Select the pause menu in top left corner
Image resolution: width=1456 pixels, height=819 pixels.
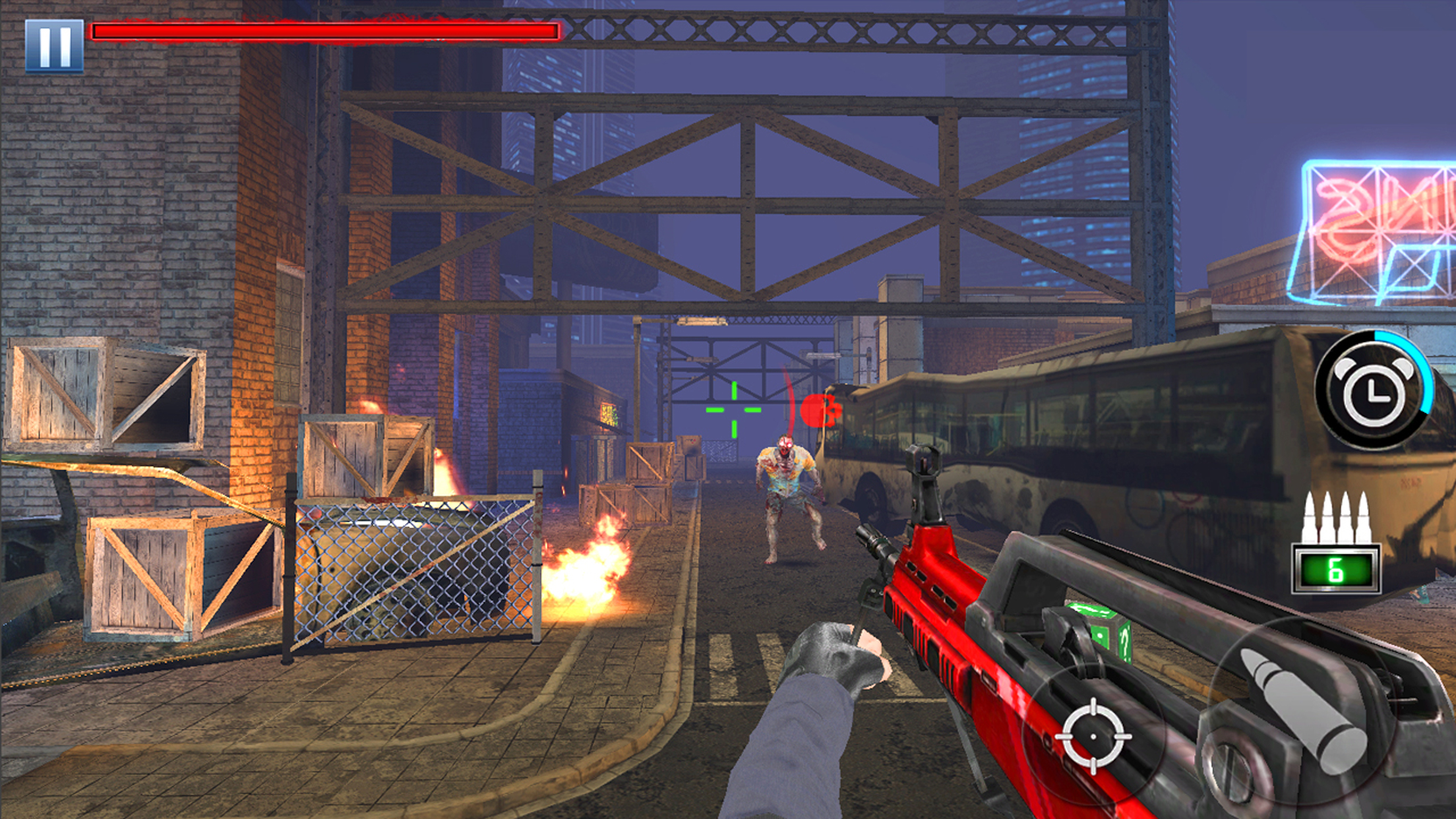[x=55, y=45]
